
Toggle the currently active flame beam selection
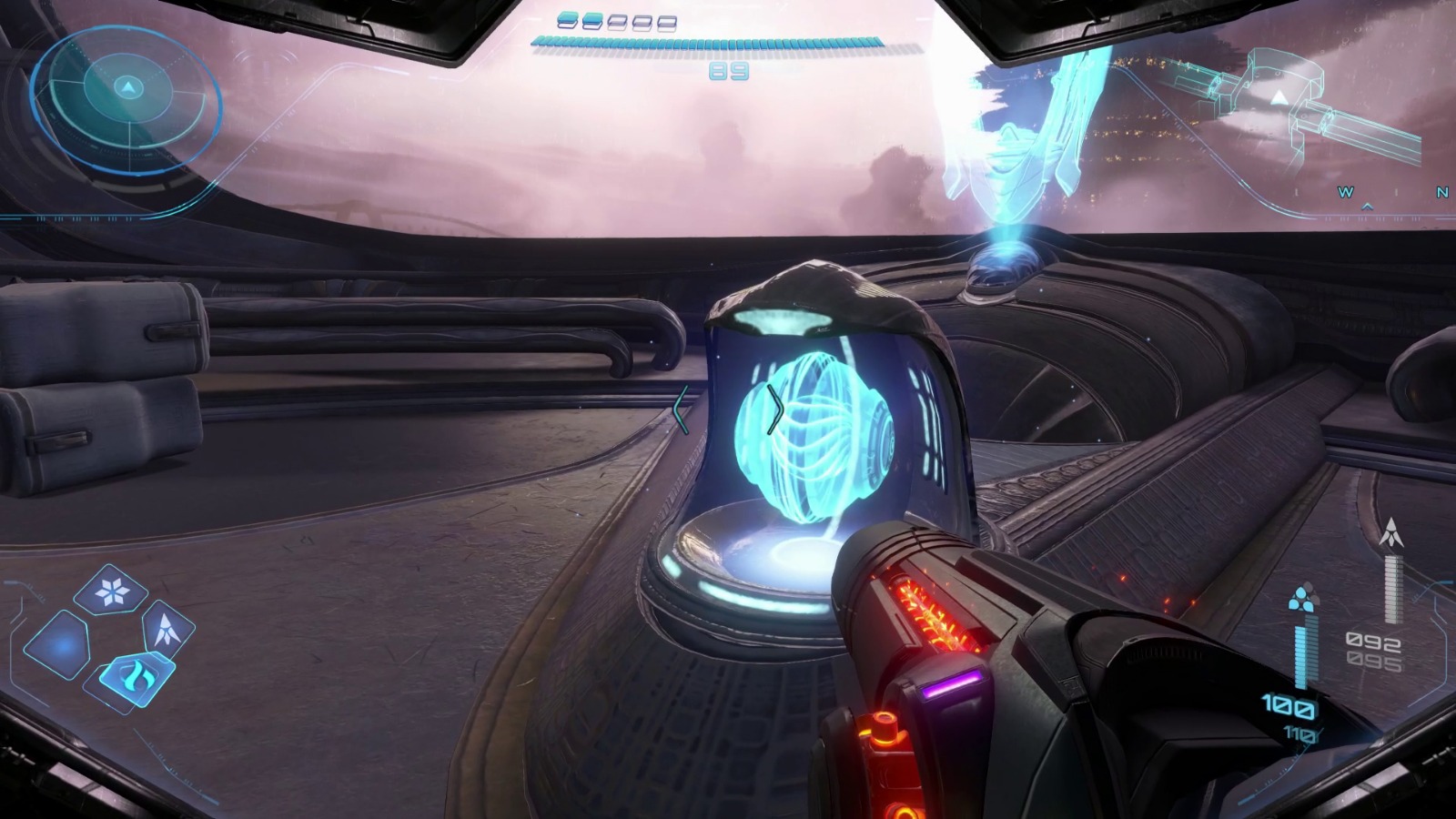click(x=136, y=675)
